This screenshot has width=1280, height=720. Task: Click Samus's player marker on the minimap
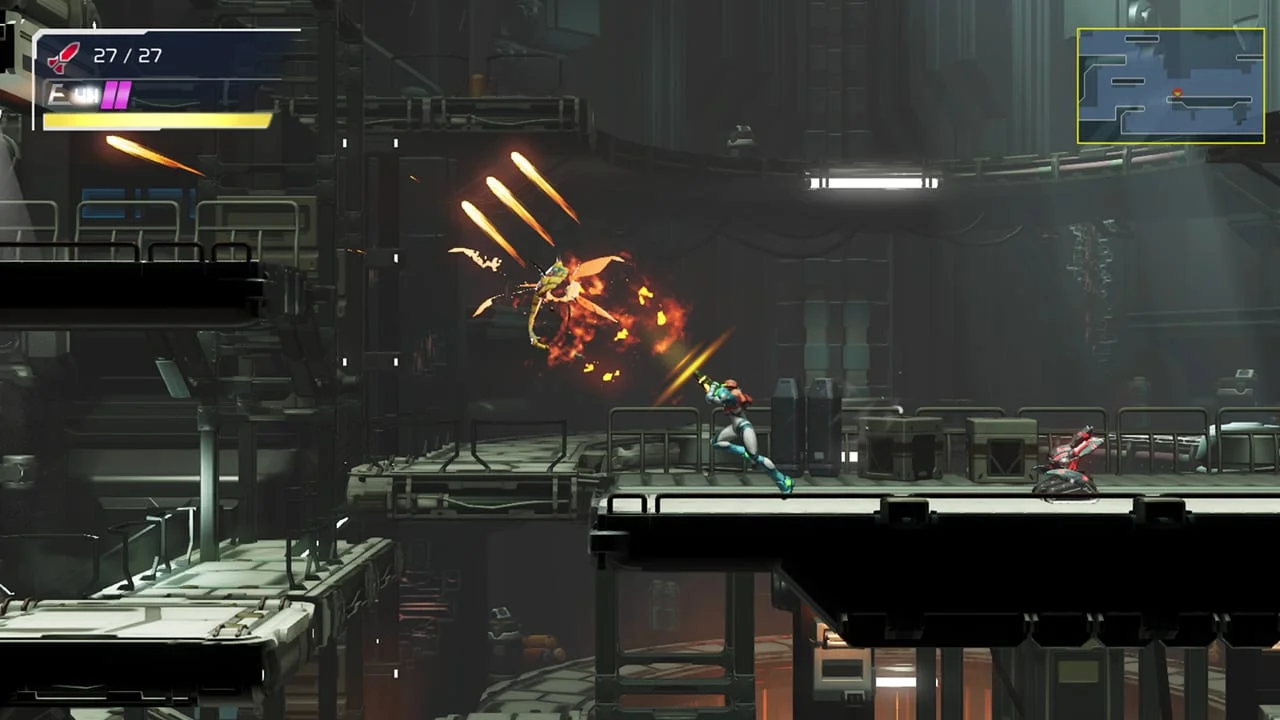[x=1177, y=93]
